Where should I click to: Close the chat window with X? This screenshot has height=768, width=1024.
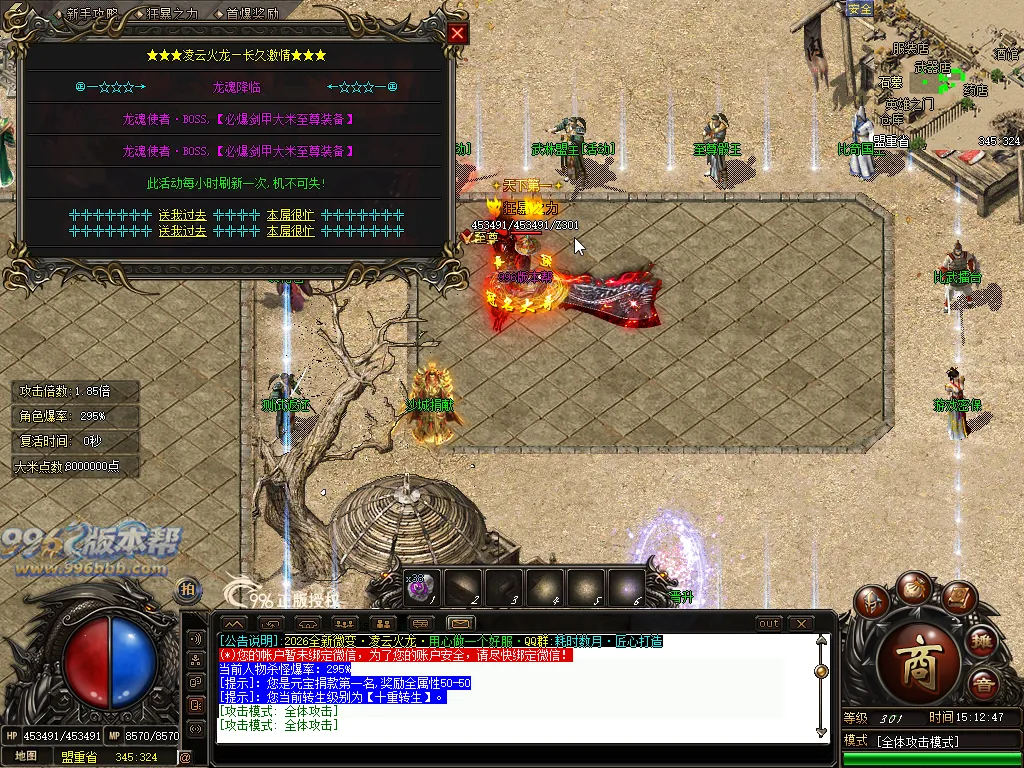(800, 623)
